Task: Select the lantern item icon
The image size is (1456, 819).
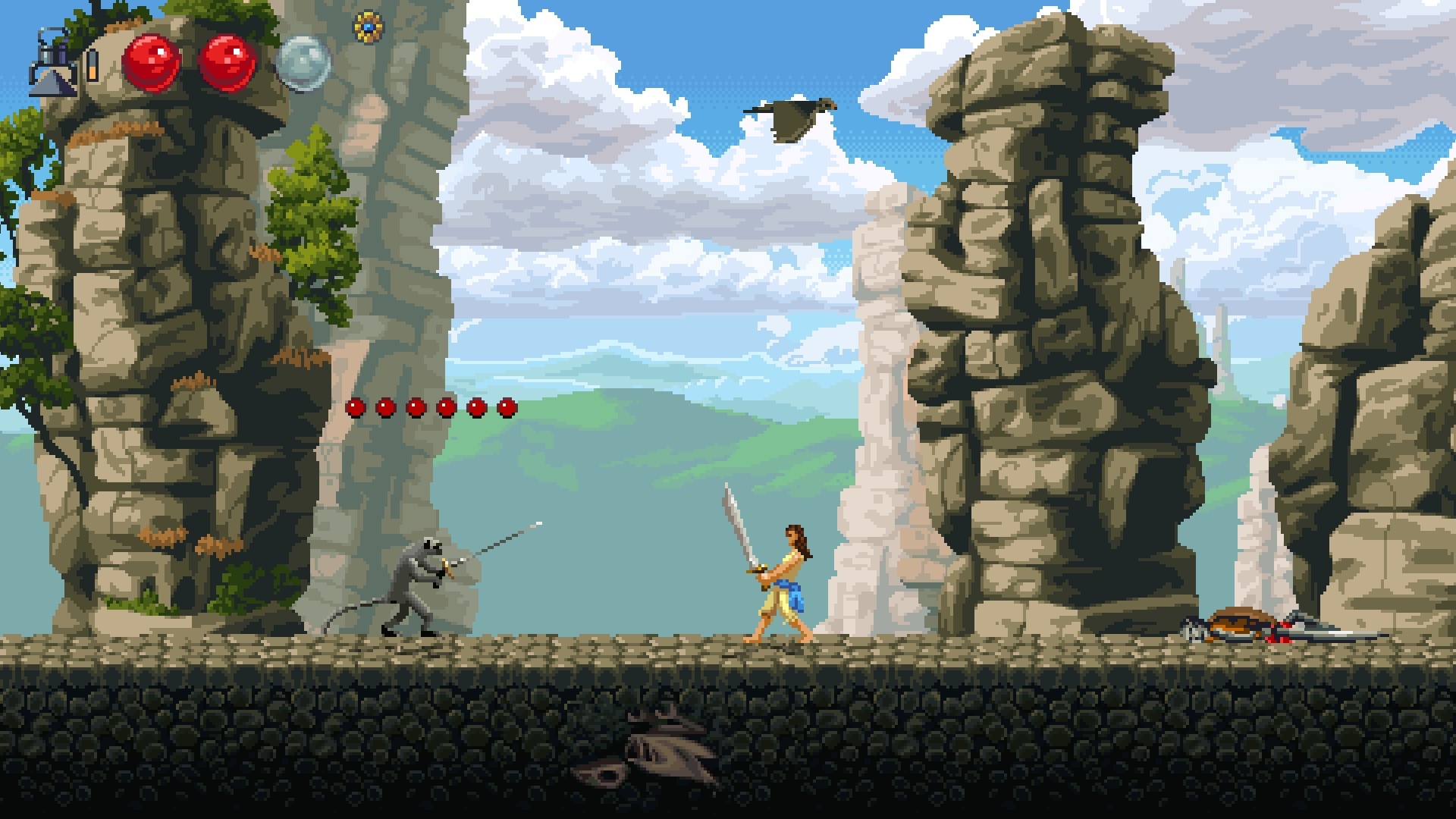Action: pos(53,63)
